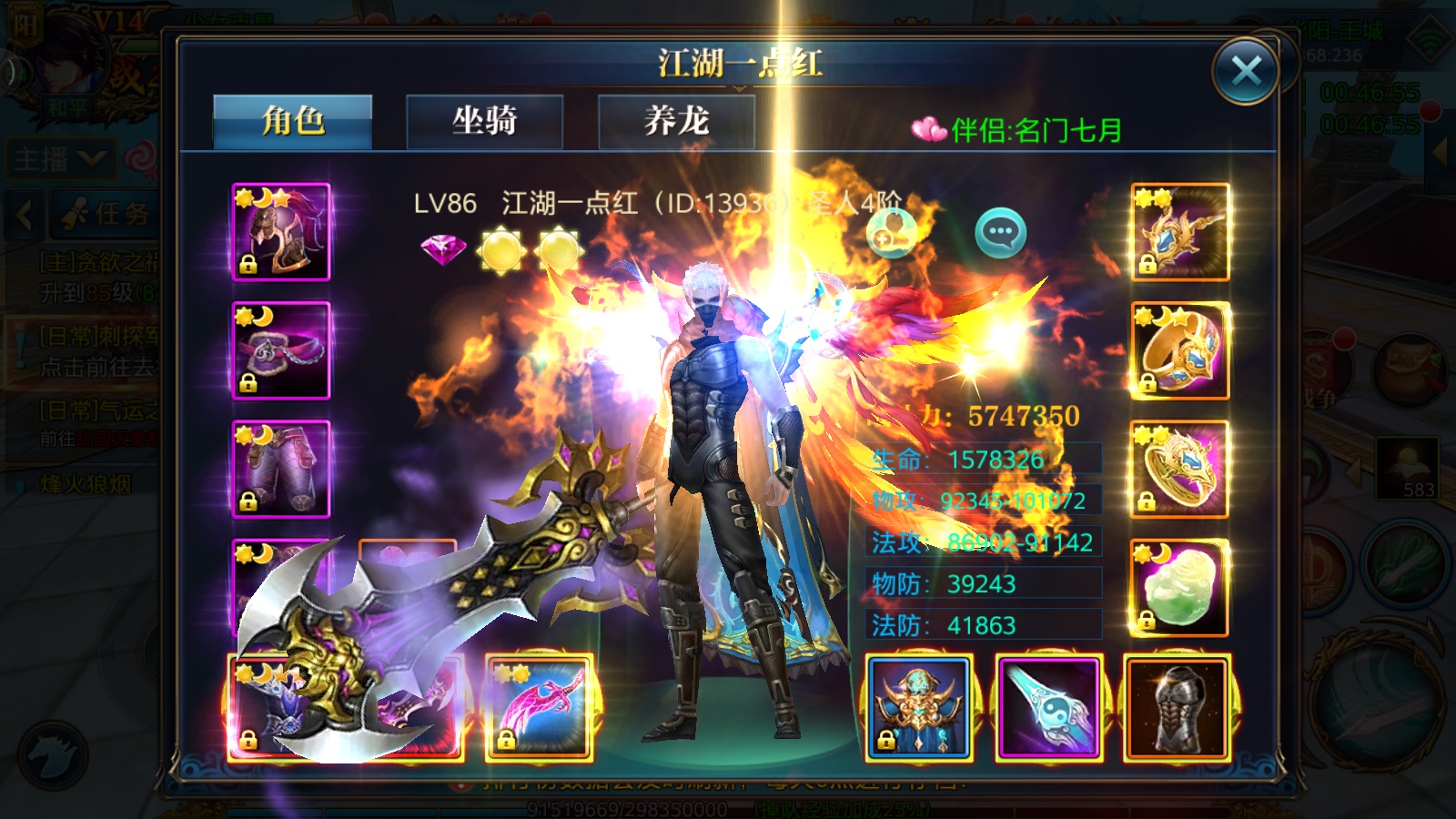Screen dimensions: 1456x819
Task: Inspect the purple pants slot
Action: 281,469
